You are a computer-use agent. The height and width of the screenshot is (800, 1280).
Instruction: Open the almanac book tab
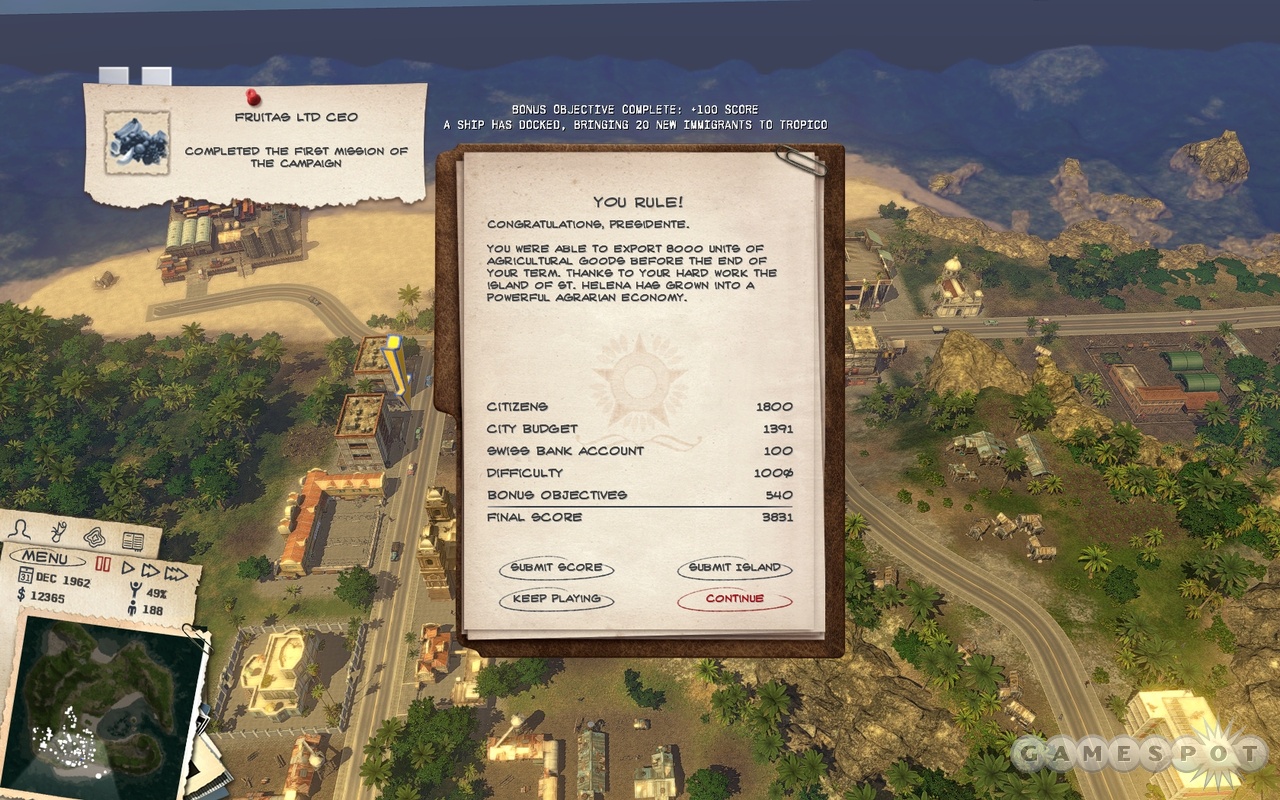click(132, 541)
